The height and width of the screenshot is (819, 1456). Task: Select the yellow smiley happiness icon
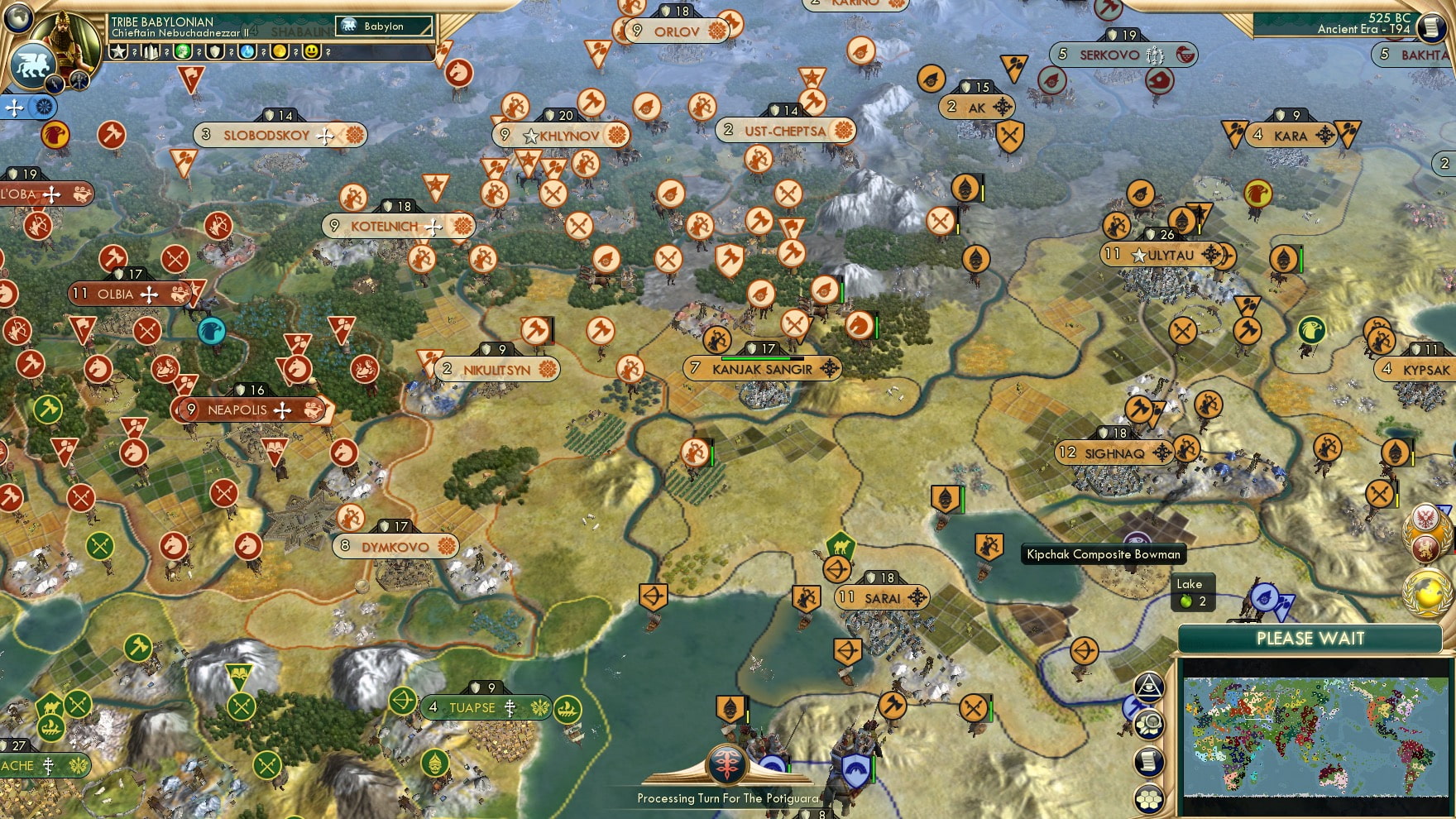(x=312, y=52)
